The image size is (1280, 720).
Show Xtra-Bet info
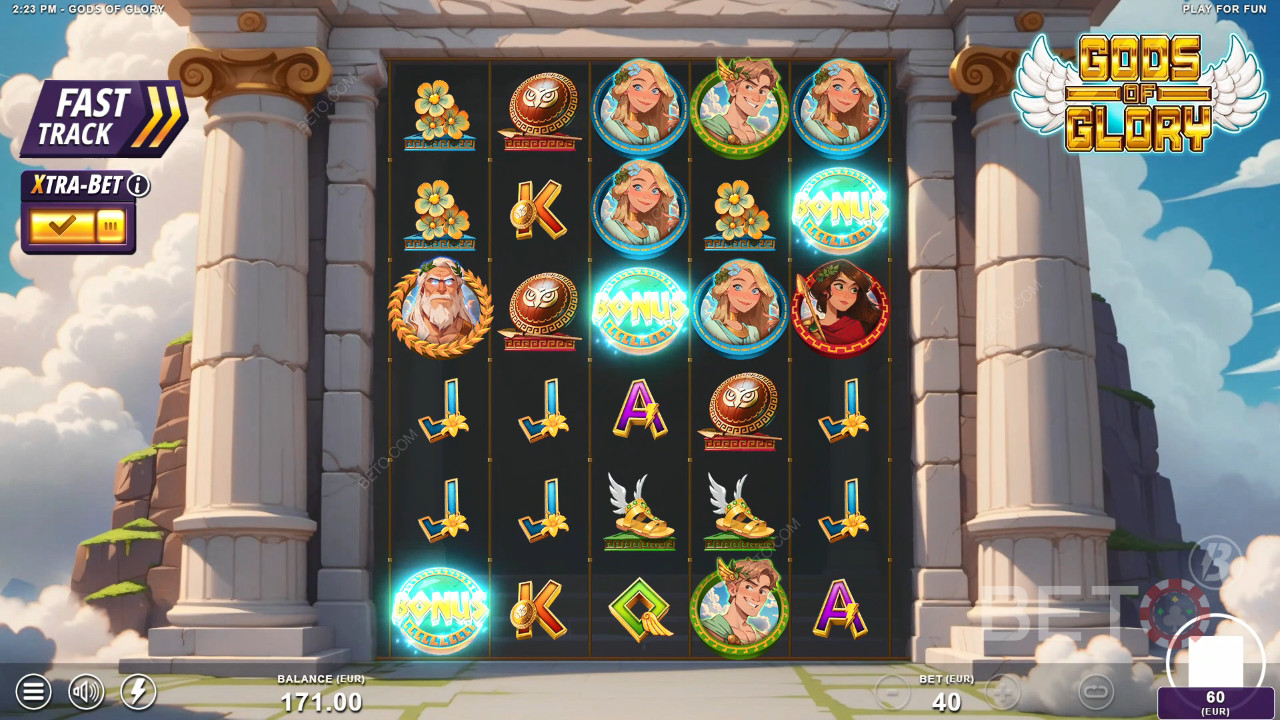pyautogui.click(x=138, y=186)
